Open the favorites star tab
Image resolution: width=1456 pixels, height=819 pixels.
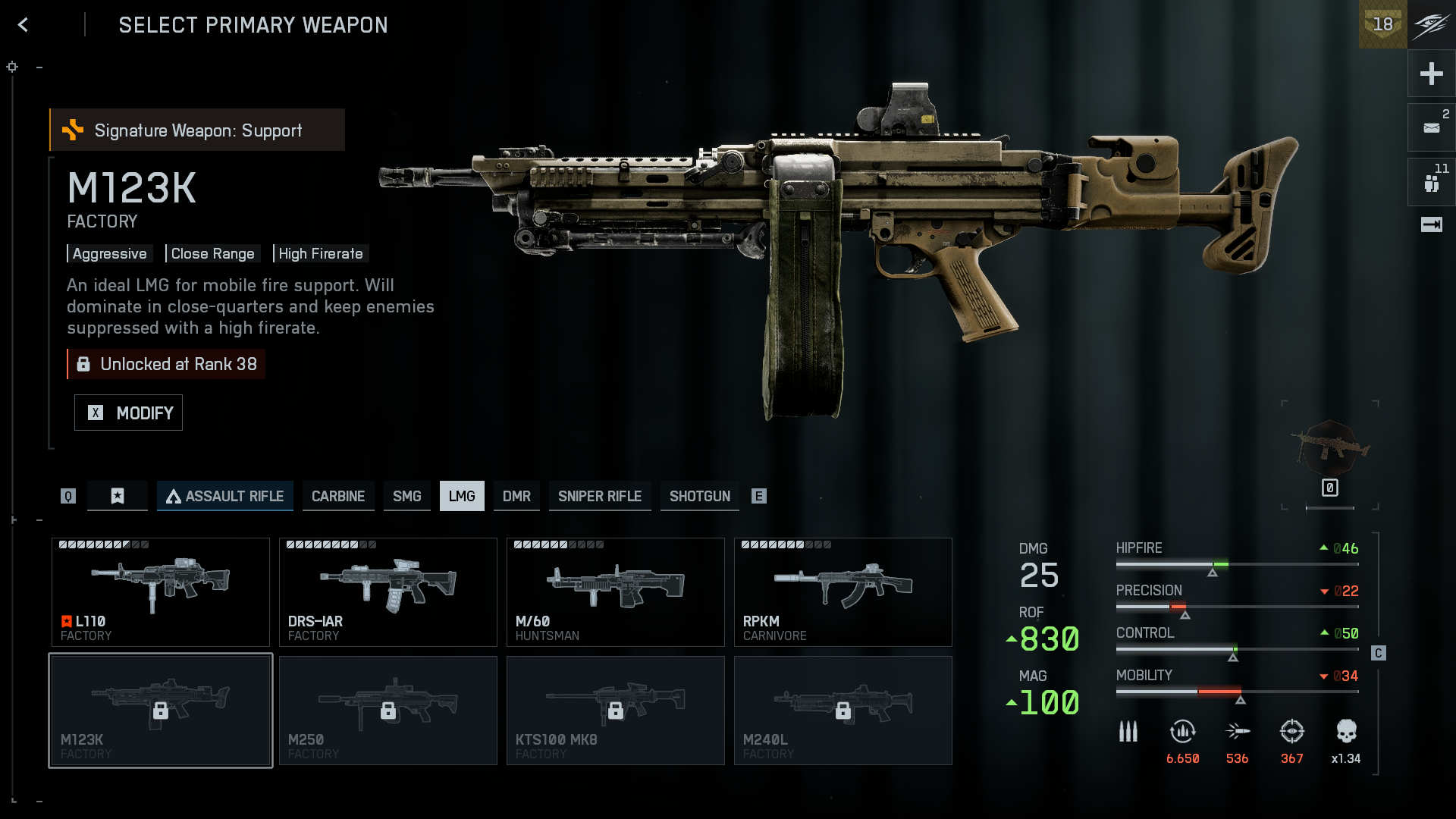[118, 496]
